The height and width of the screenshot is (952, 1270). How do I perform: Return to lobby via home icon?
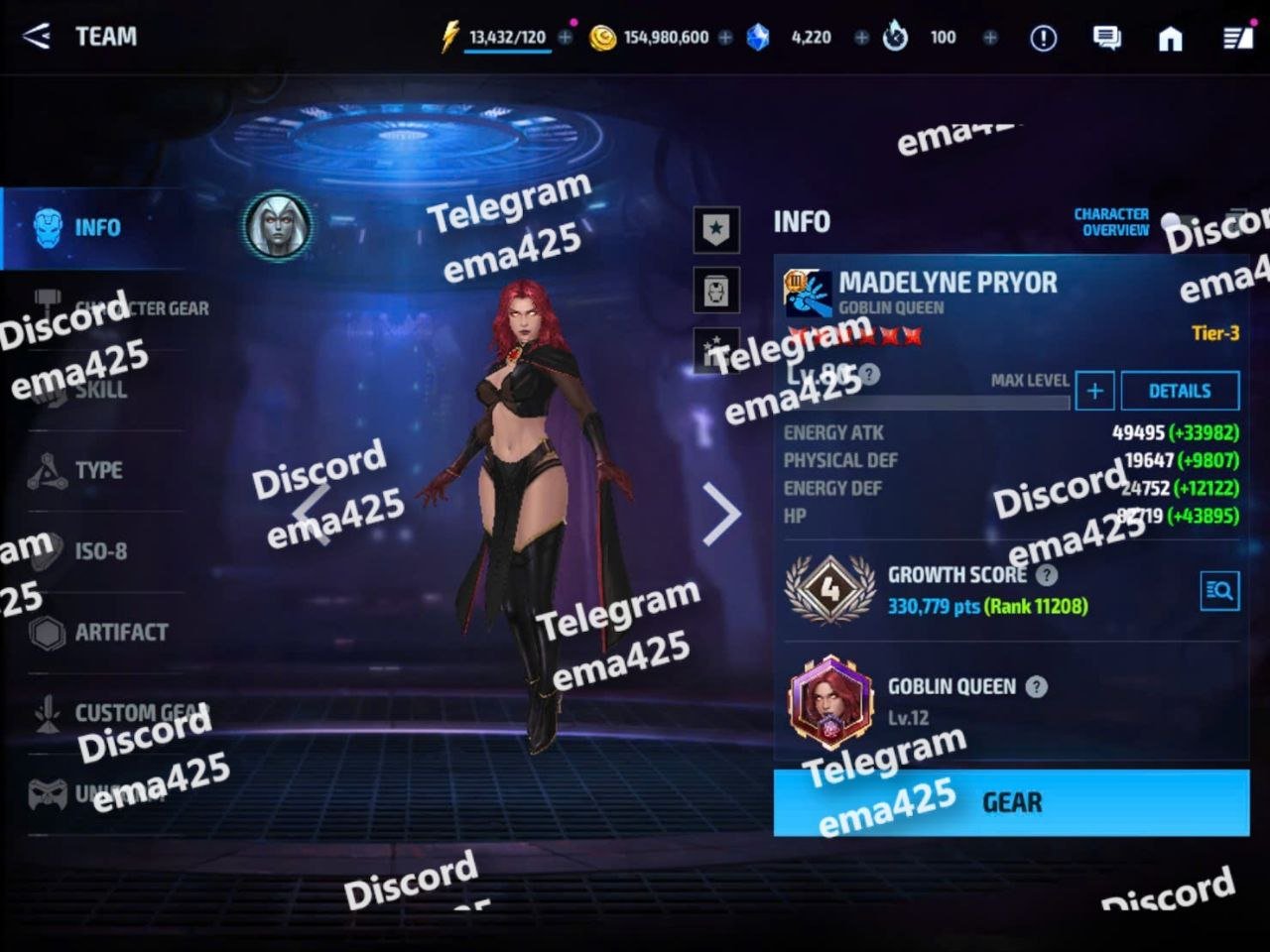click(x=1171, y=38)
